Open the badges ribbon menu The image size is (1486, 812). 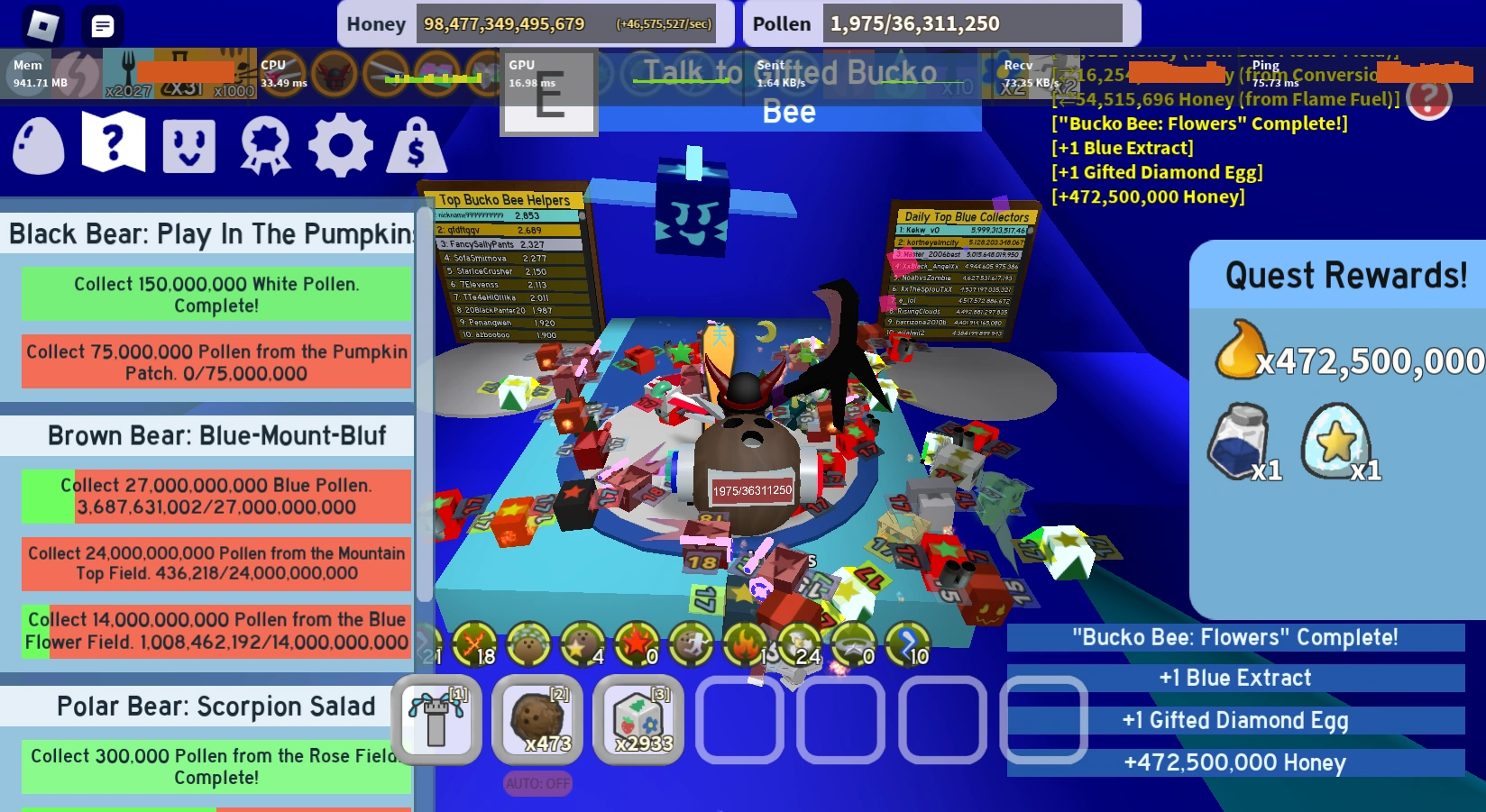click(x=264, y=143)
